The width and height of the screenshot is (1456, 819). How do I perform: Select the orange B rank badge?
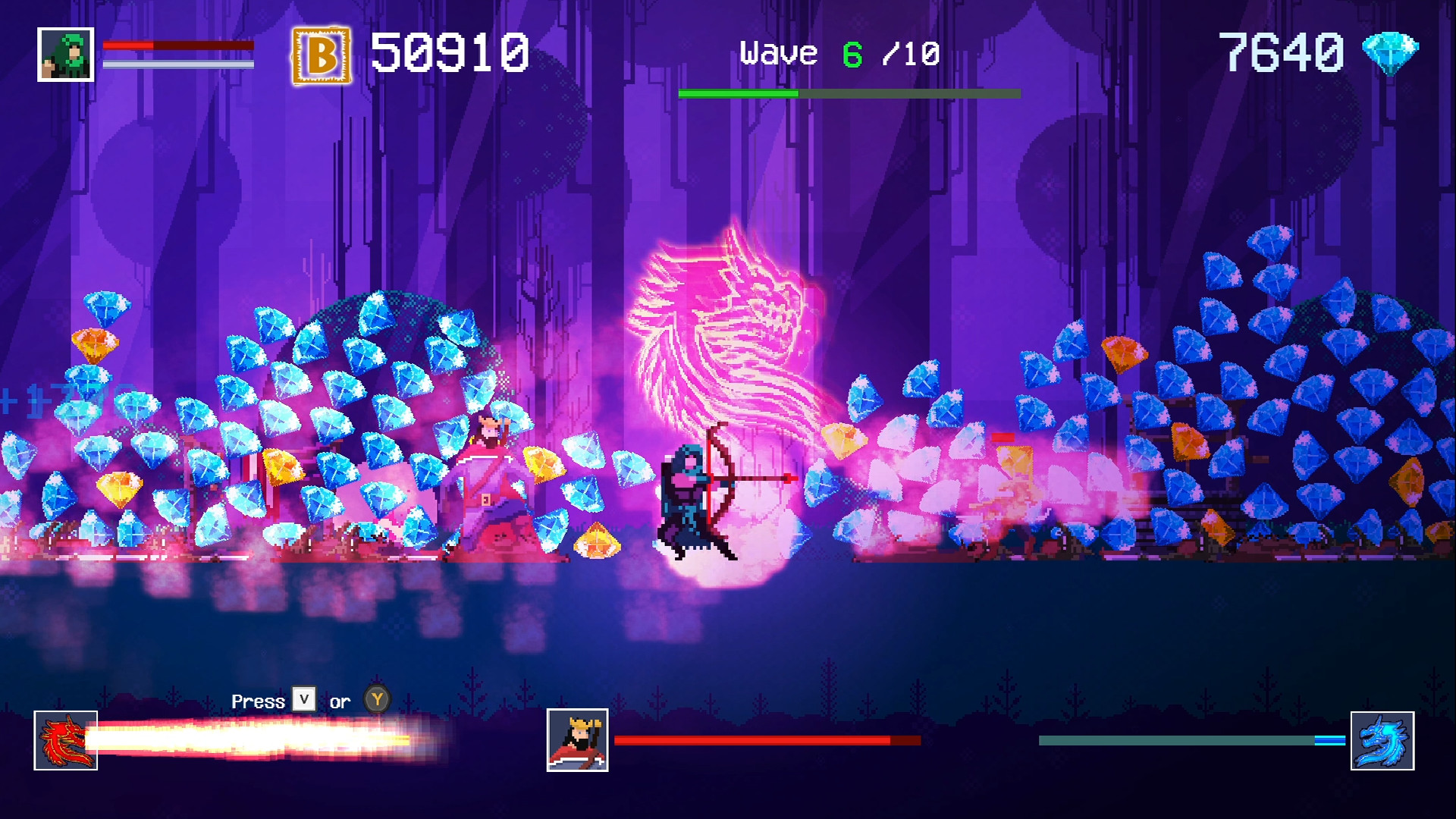tap(322, 55)
